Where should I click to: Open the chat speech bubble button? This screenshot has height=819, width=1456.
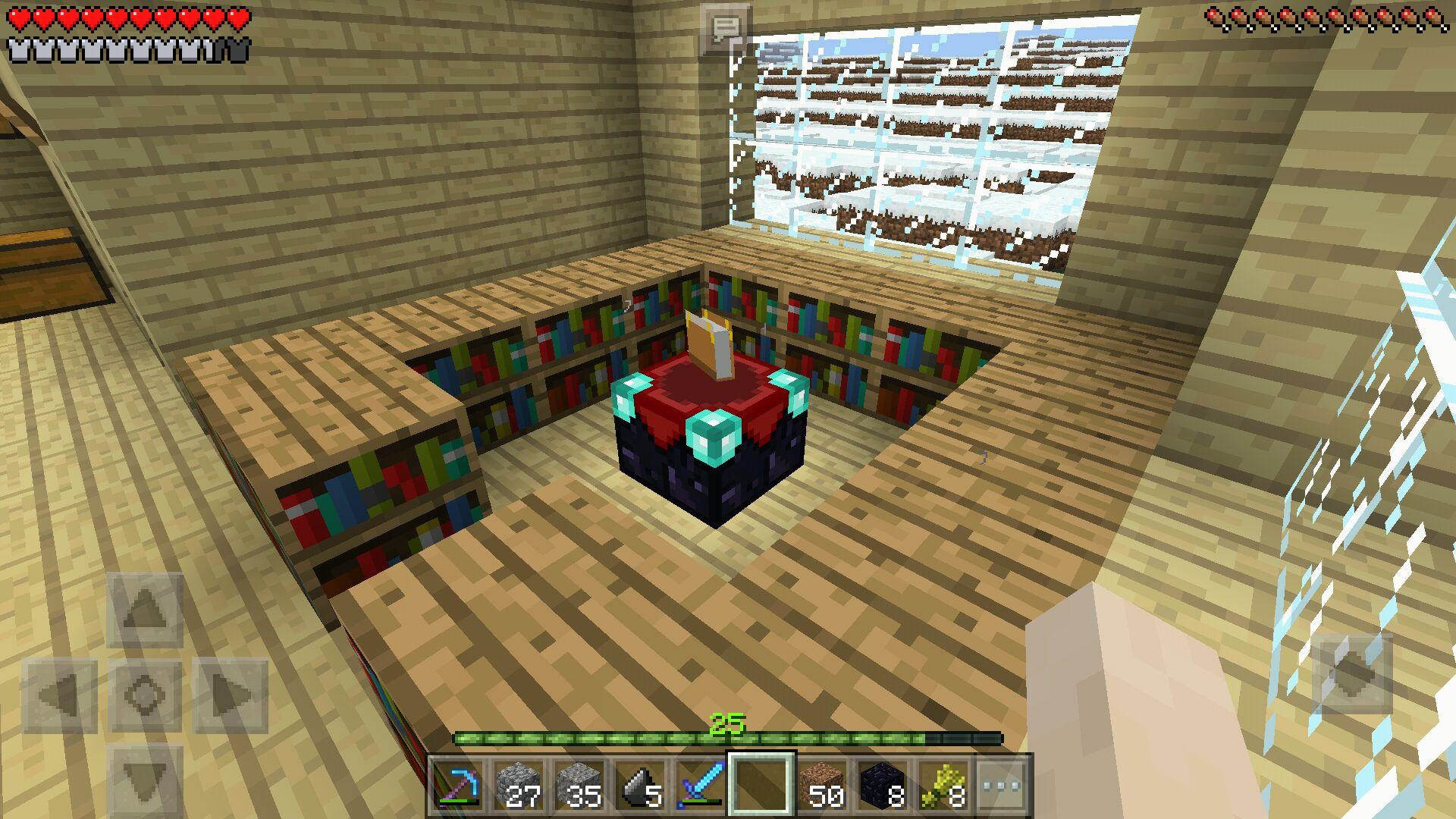coord(725,30)
